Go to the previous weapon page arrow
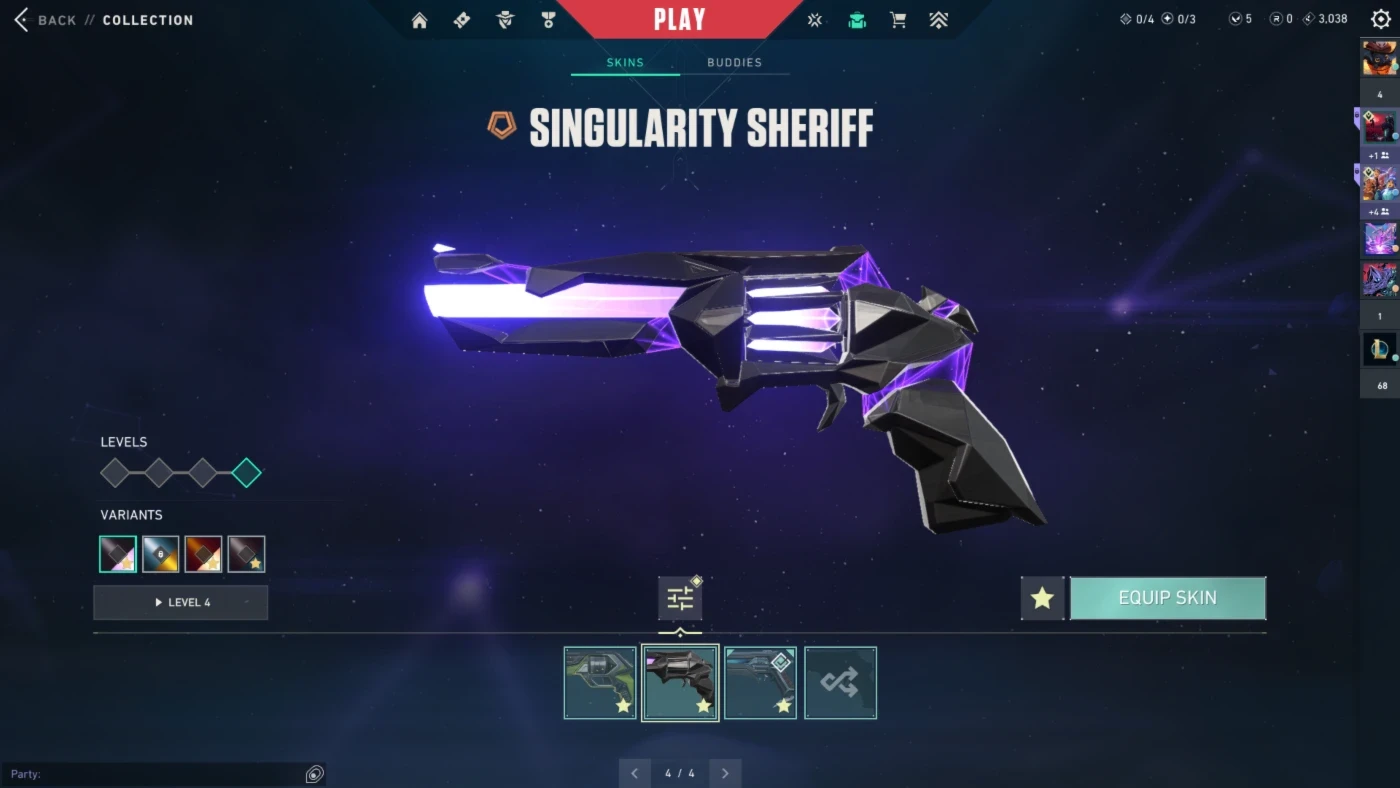This screenshot has height=788, width=1400. (x=634, y=773)
